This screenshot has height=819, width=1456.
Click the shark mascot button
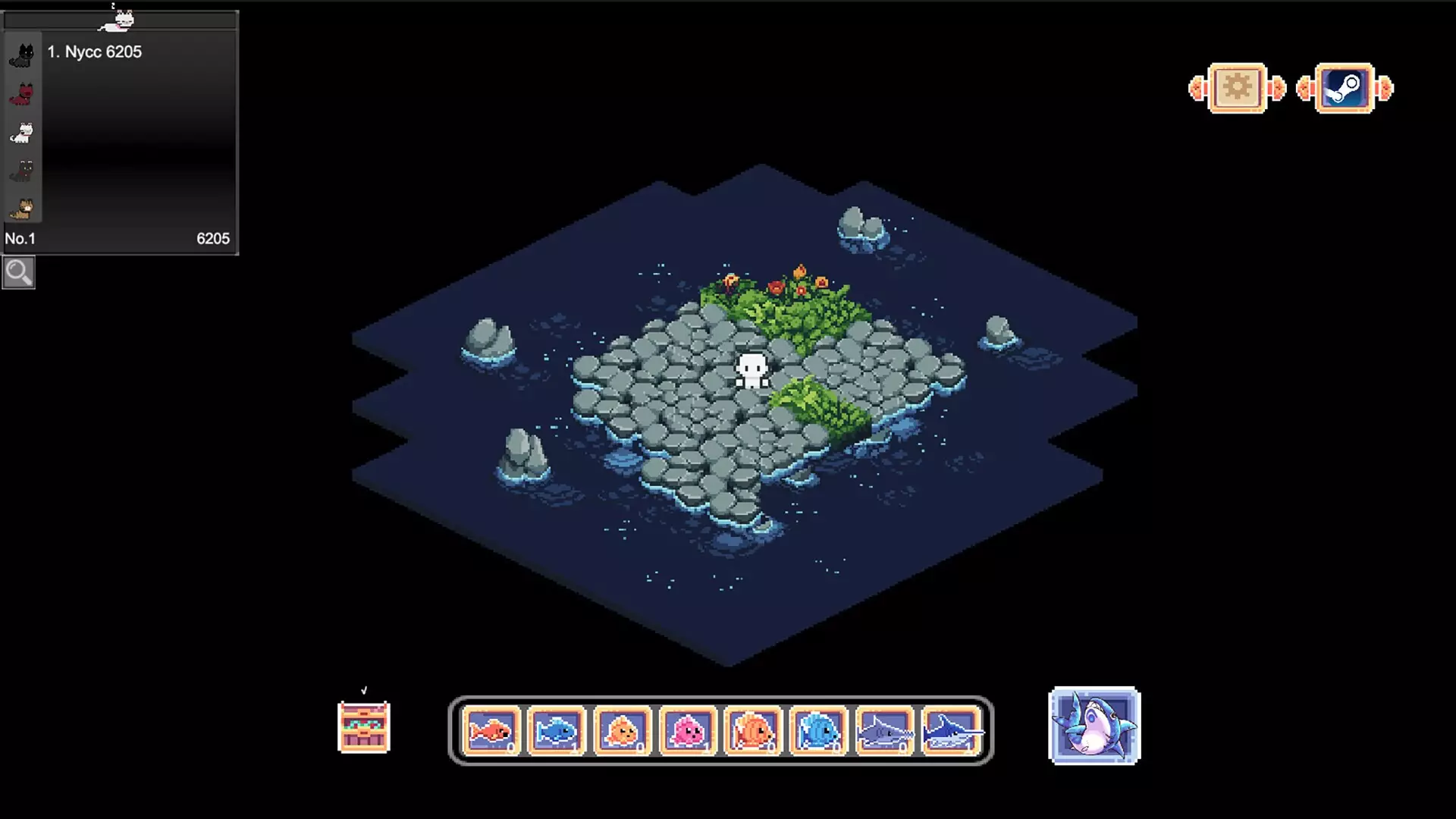[x=1094, y=726]
